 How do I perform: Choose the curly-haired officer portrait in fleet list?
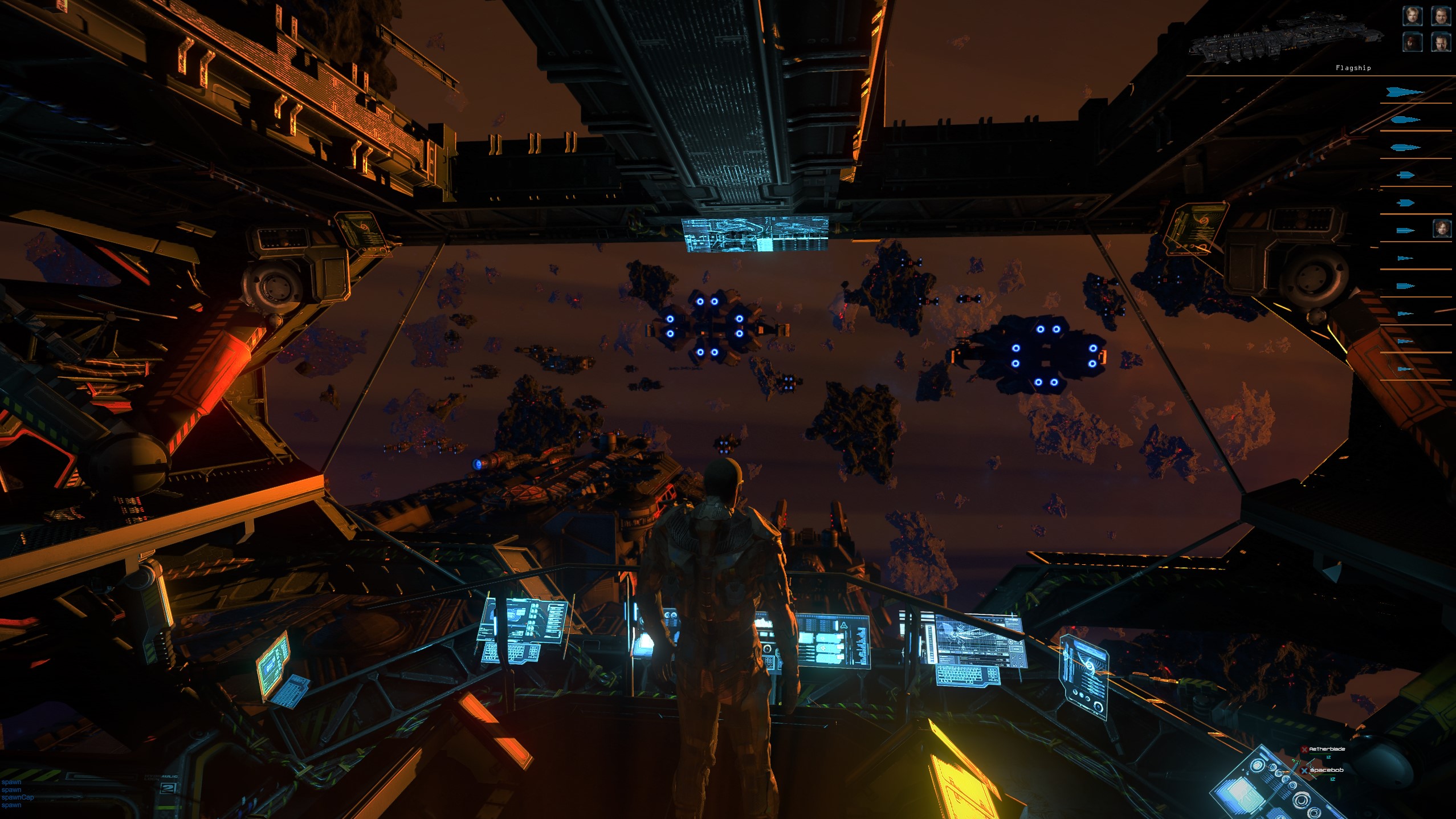click(1441, 229)
